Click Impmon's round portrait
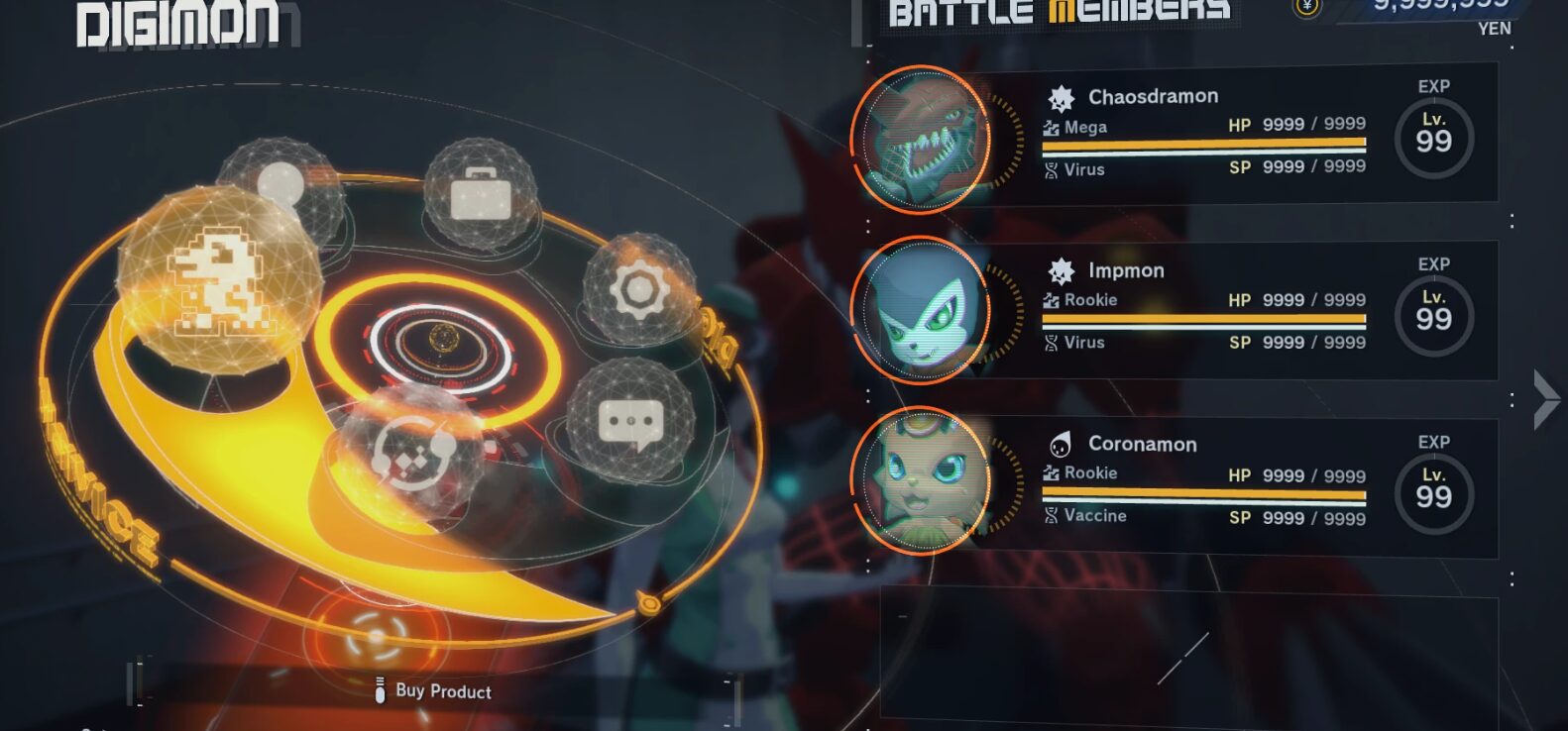The width and height of the screenshot is (1568, 731). (x=923, y=310)
